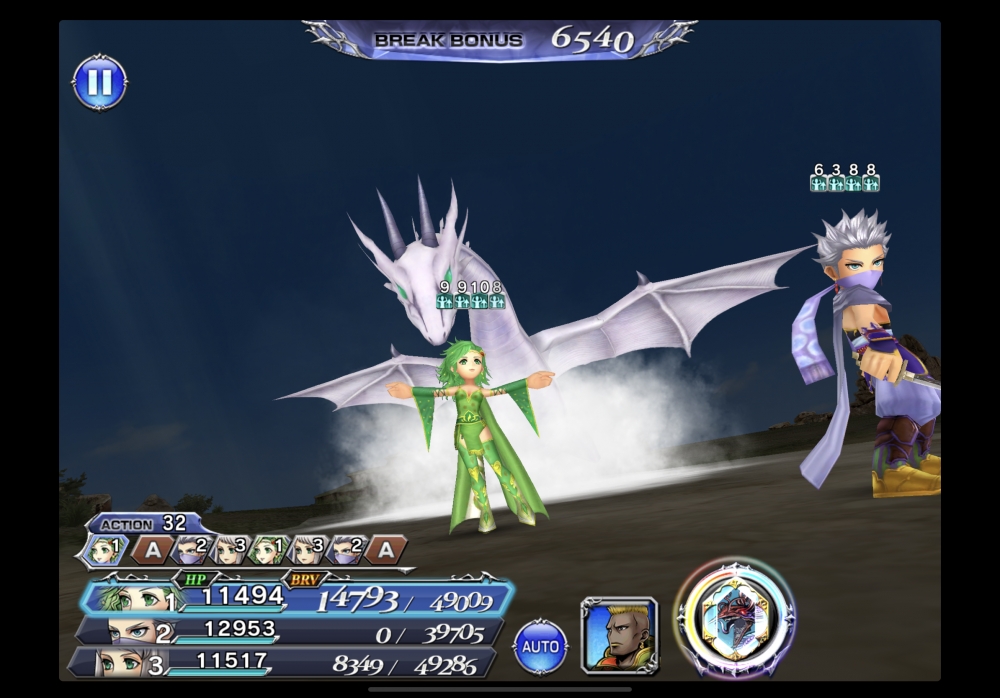The image size is (1000, 698).
Task: Pause the battle
Action: 100,83
